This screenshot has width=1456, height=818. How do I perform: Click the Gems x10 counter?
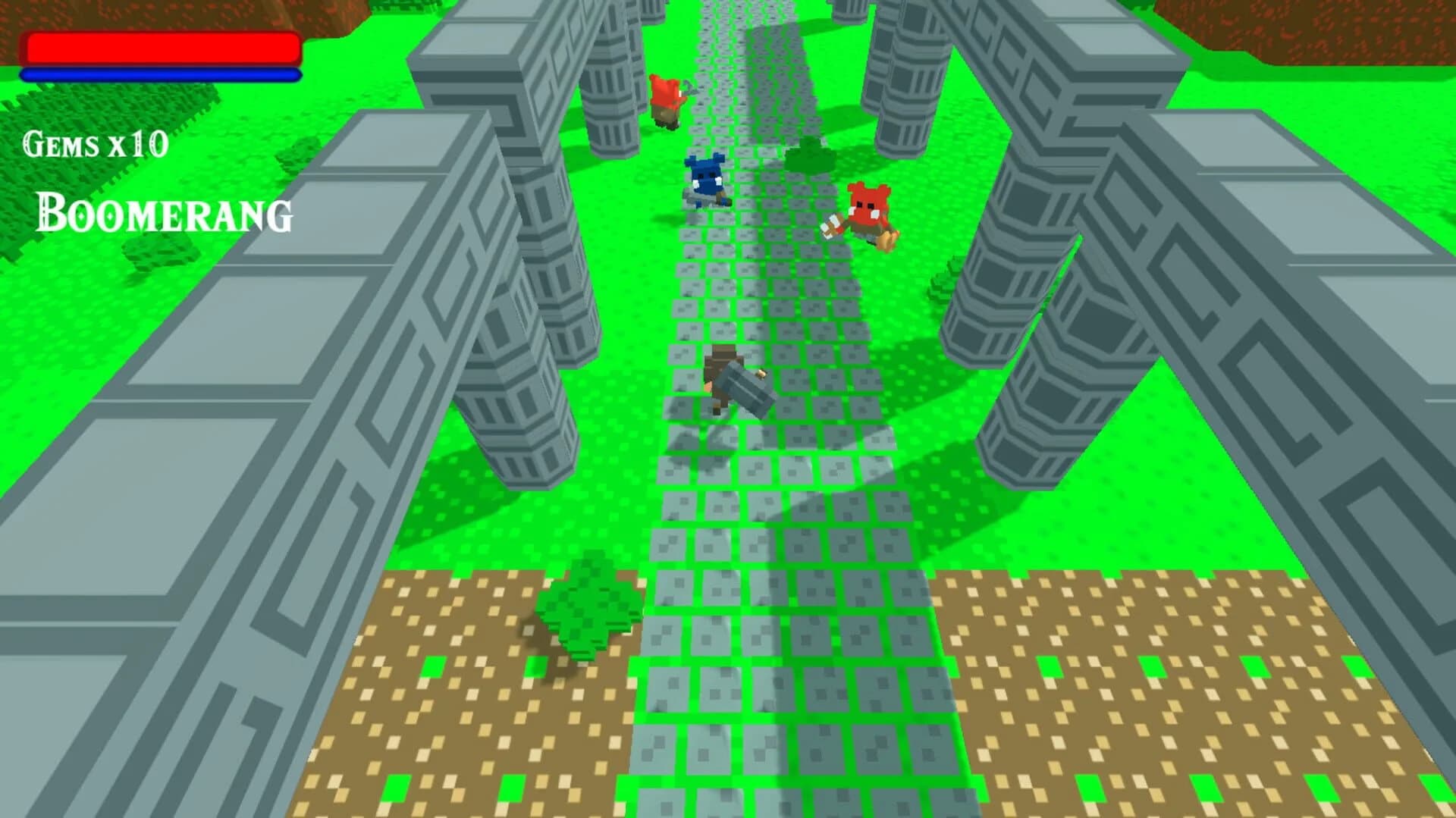(x=95, y=144)
